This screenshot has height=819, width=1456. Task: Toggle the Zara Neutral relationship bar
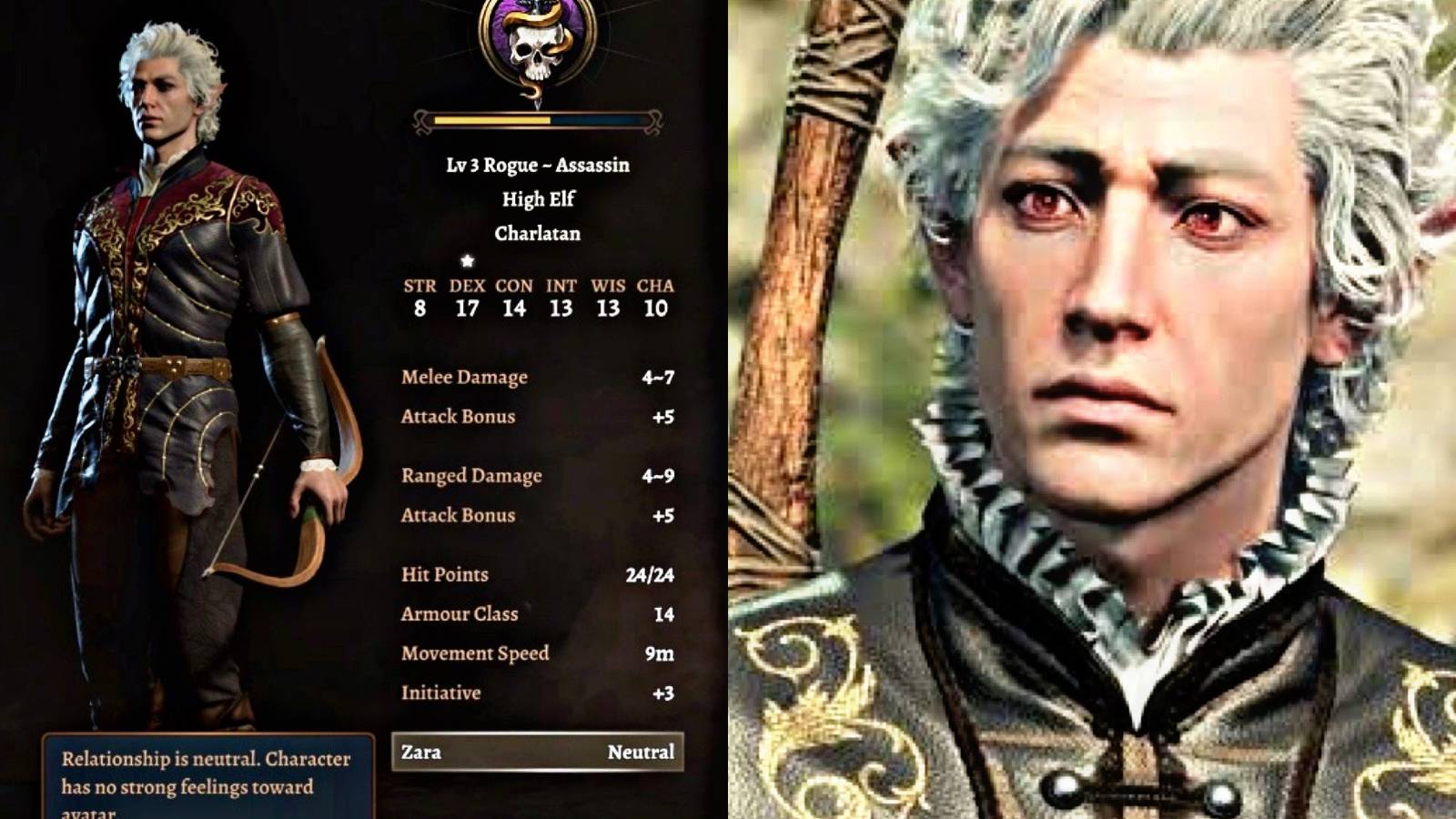(537, 753)
